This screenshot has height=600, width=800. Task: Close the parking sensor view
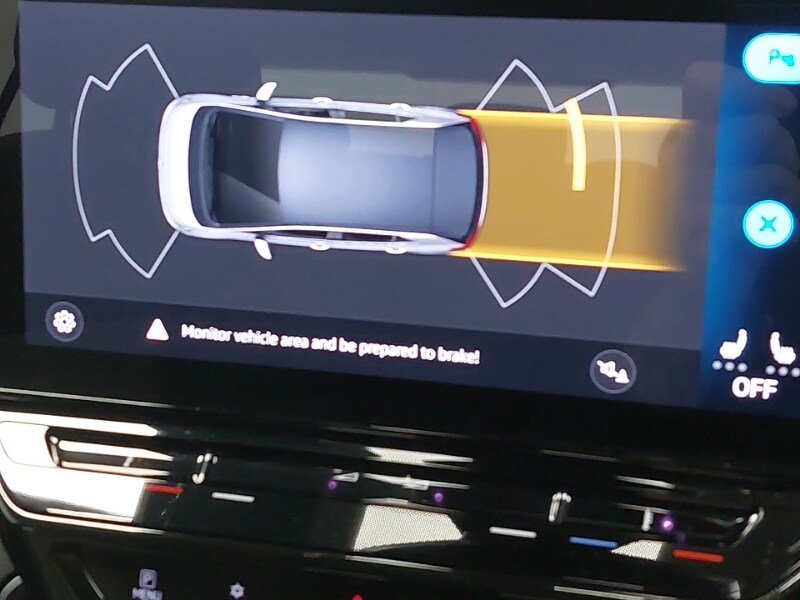[768, 224]
